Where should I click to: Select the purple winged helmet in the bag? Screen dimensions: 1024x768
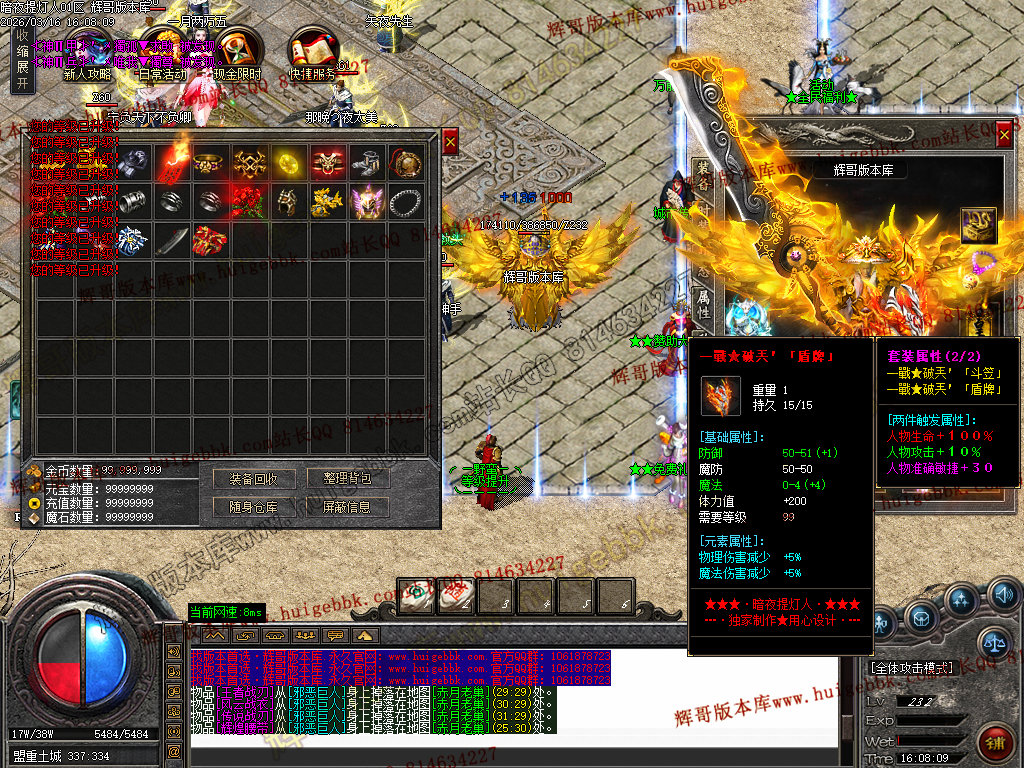click(x=367, y=201)
